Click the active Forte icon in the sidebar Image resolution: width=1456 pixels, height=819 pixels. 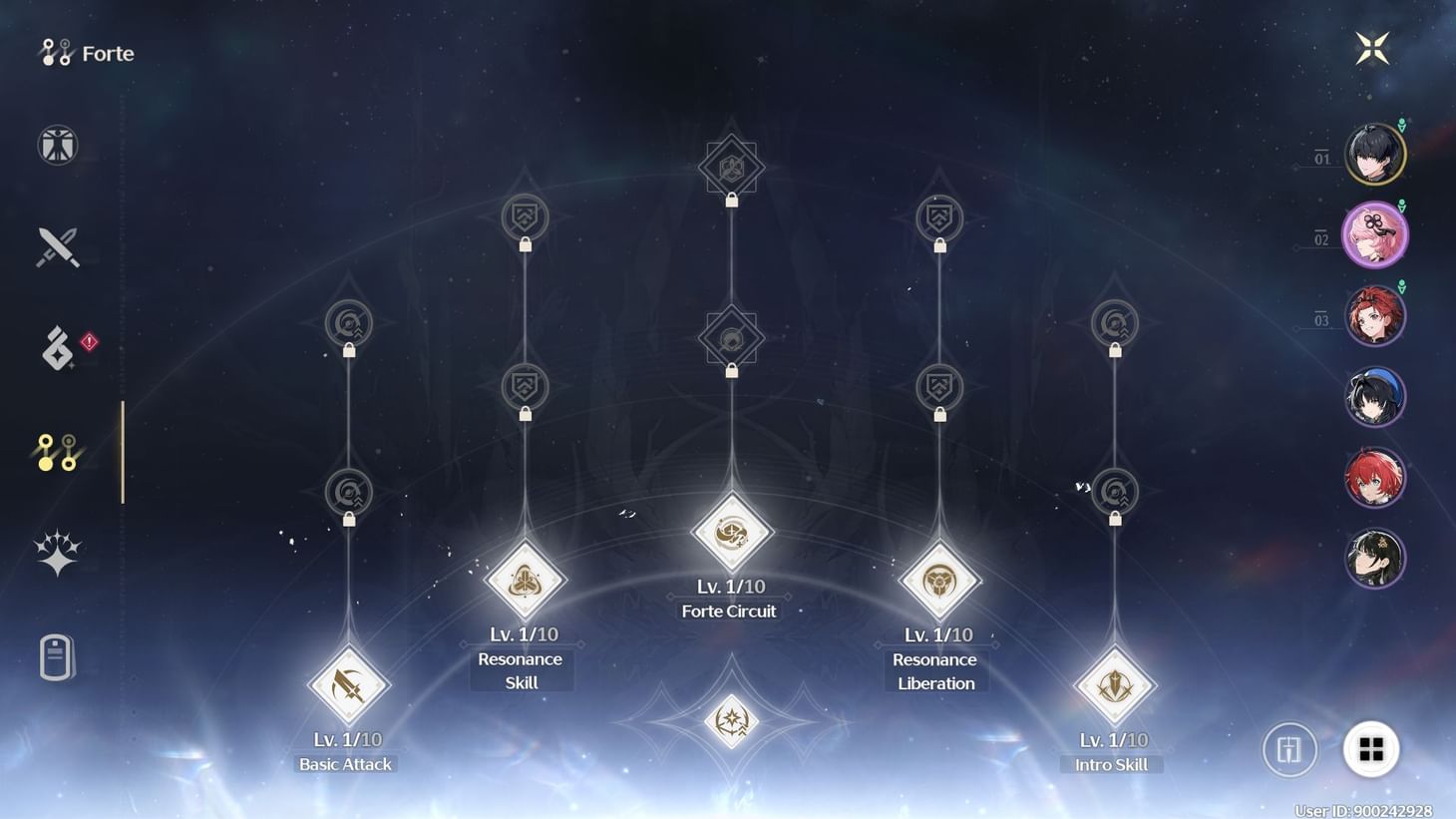[x=56, y=449]
